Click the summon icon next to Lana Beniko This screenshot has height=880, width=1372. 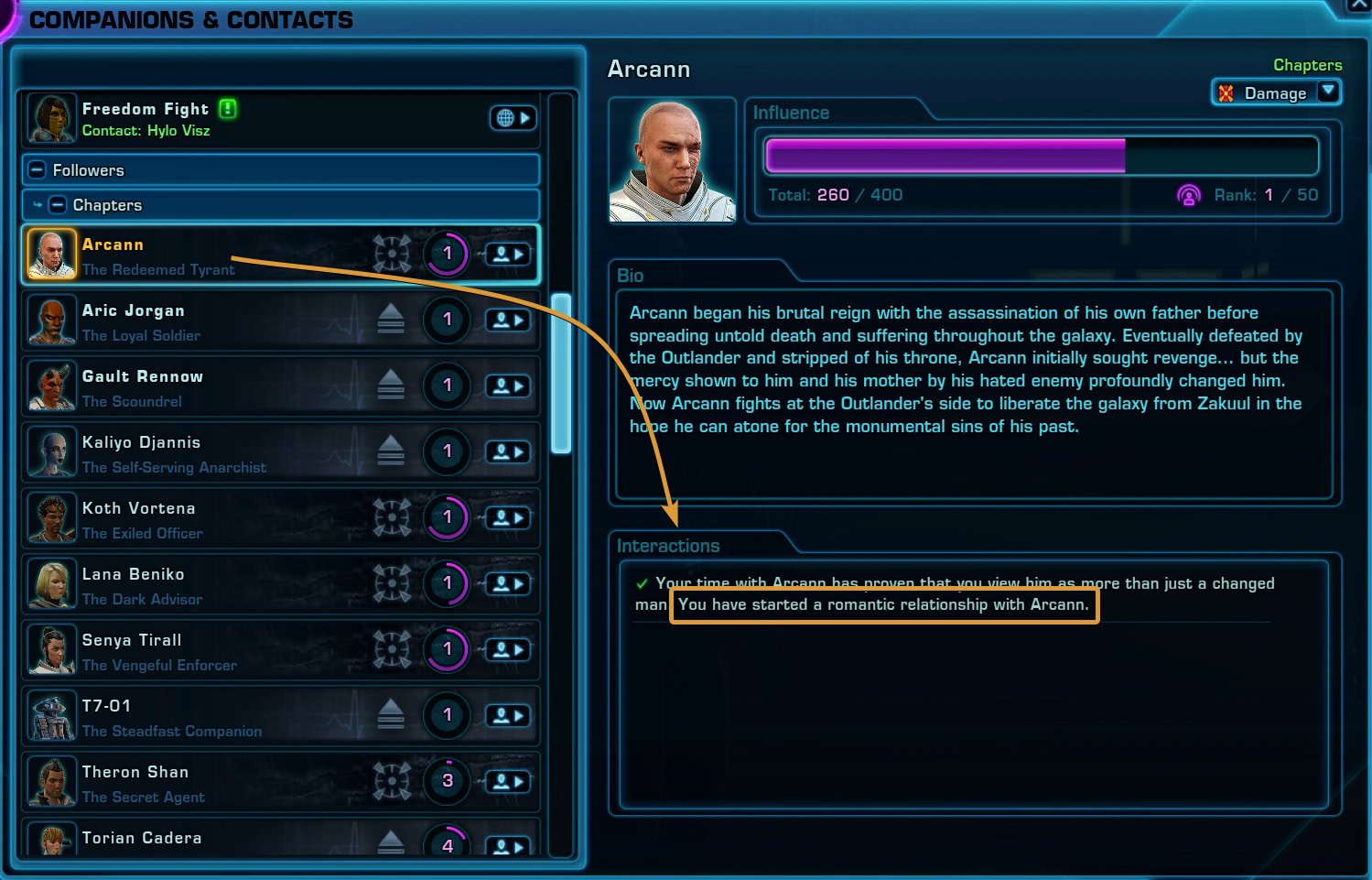pyautogui.click(x=509, y=583)
